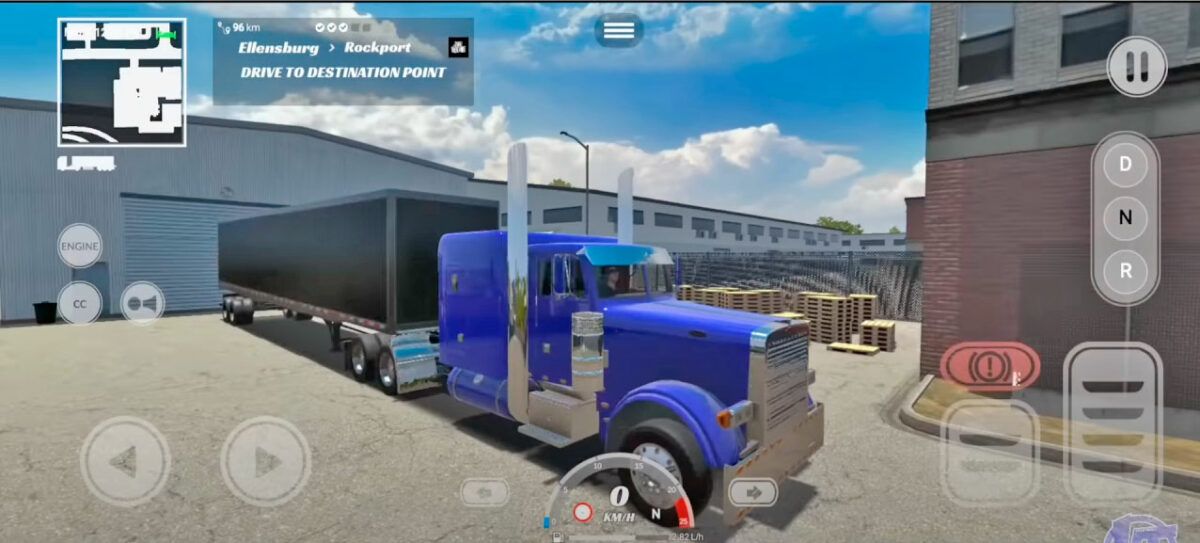
Task: Sound the horn button
Action: tap(142, 303)
